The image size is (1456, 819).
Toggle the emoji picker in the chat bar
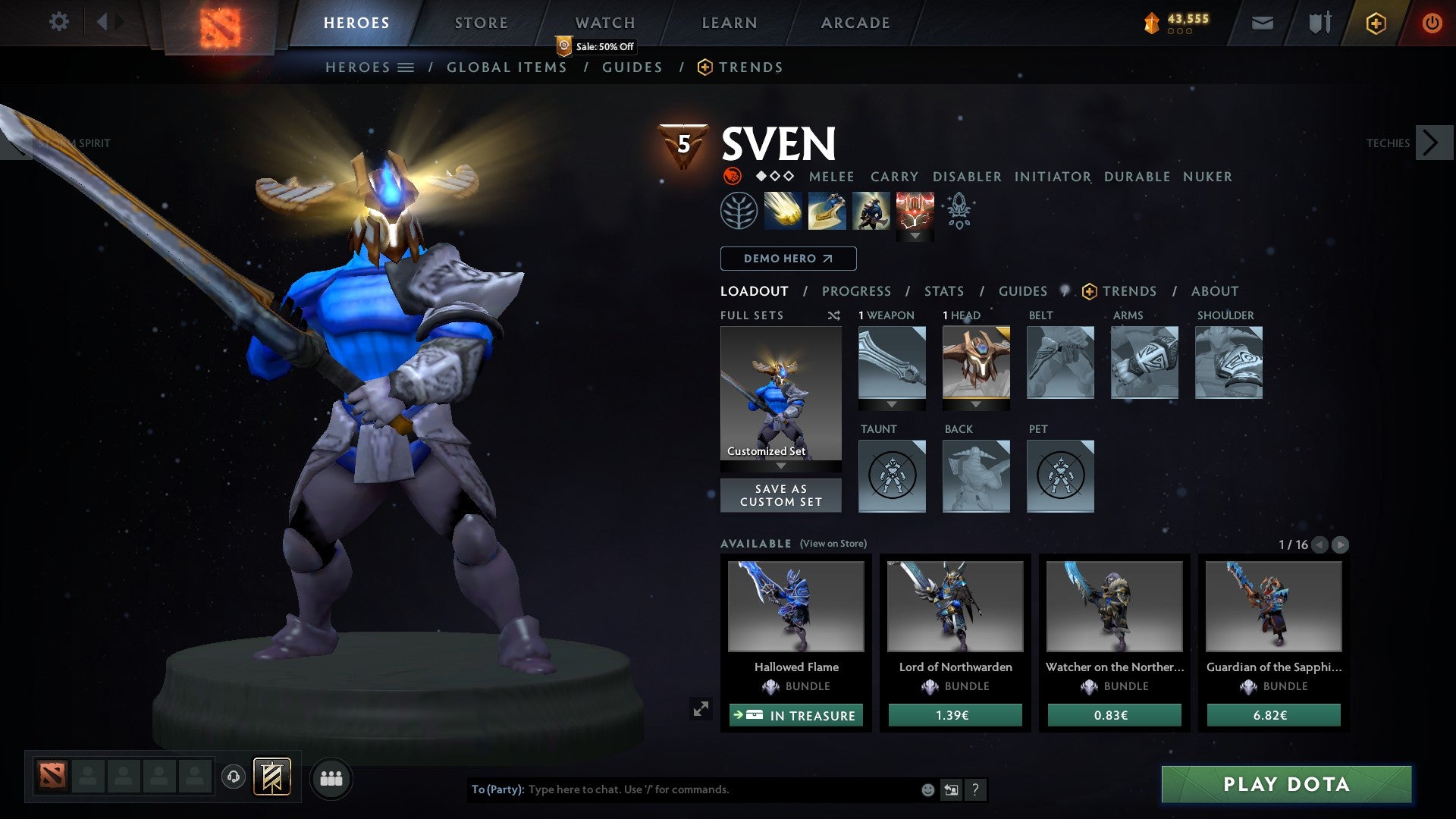click(x=927, y=789)
